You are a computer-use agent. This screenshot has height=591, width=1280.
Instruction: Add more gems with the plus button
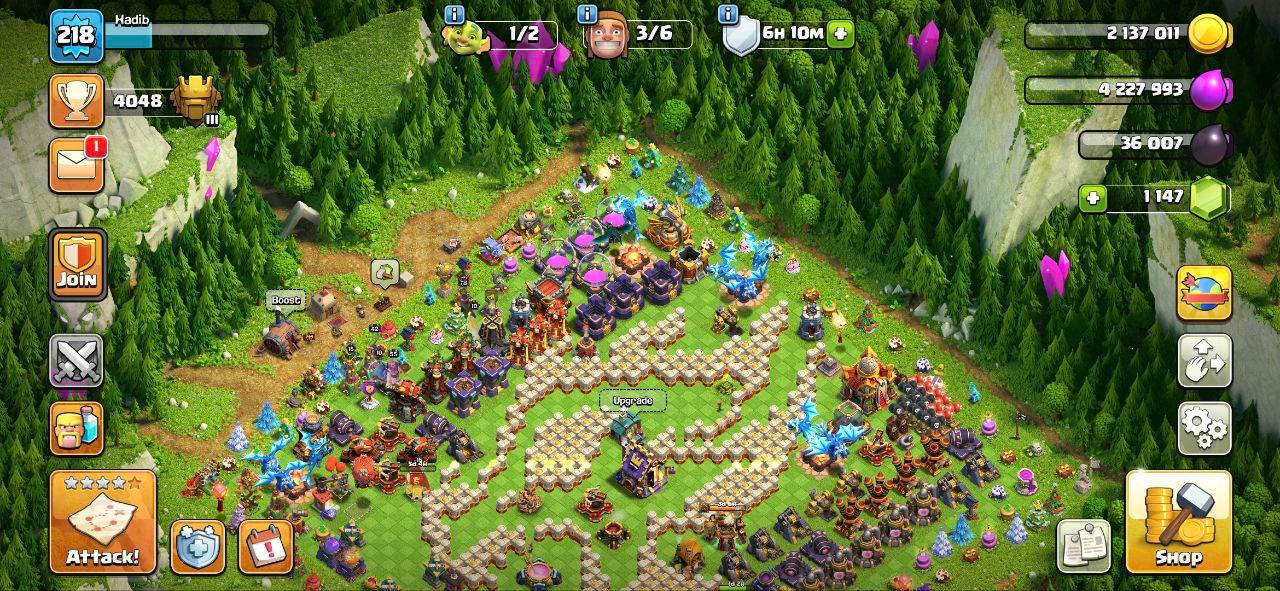(1093, 198)
